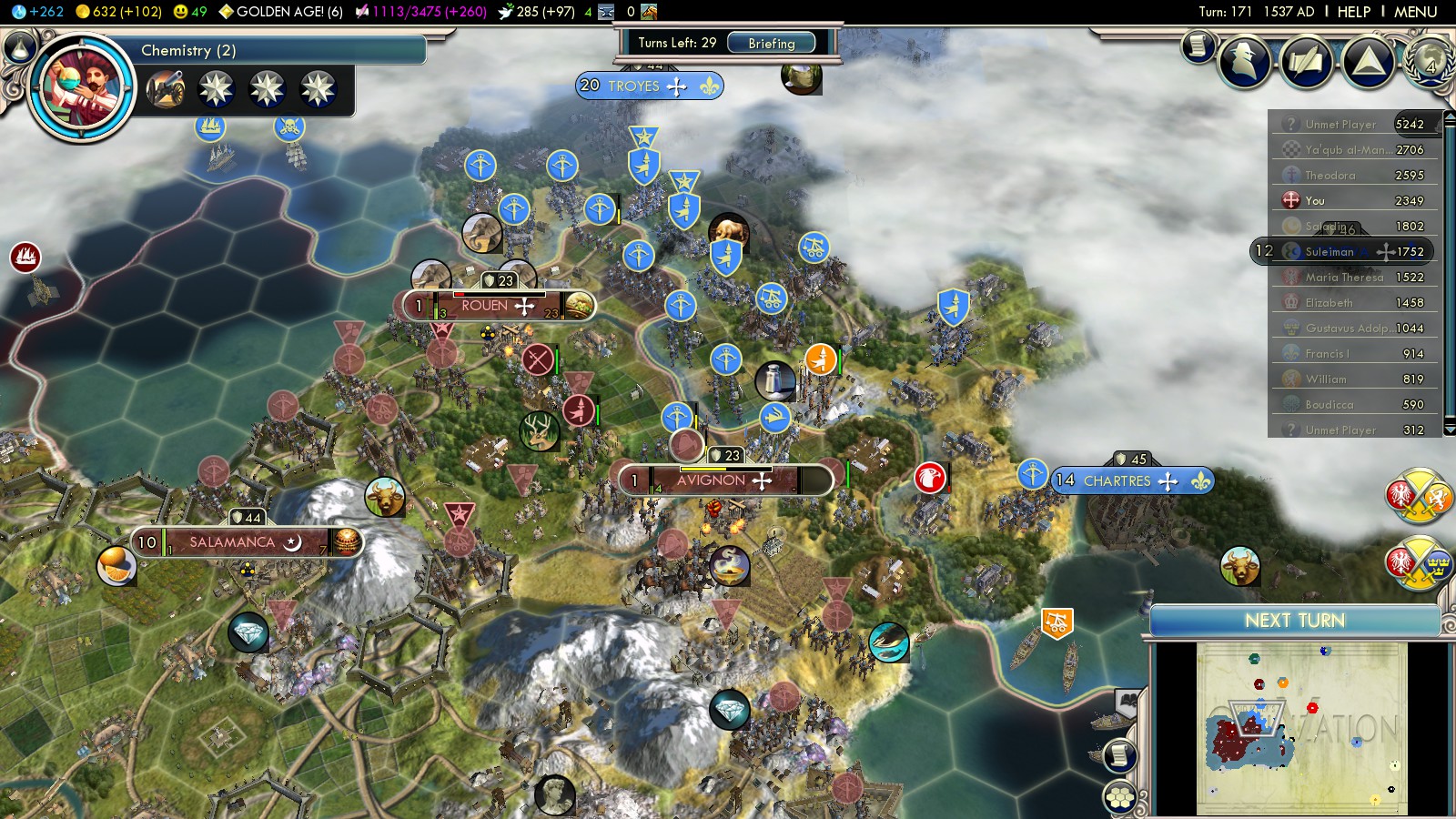Open the HELP Civilopedia link
Screen dimensions: 1456x819
[1353, 12]
